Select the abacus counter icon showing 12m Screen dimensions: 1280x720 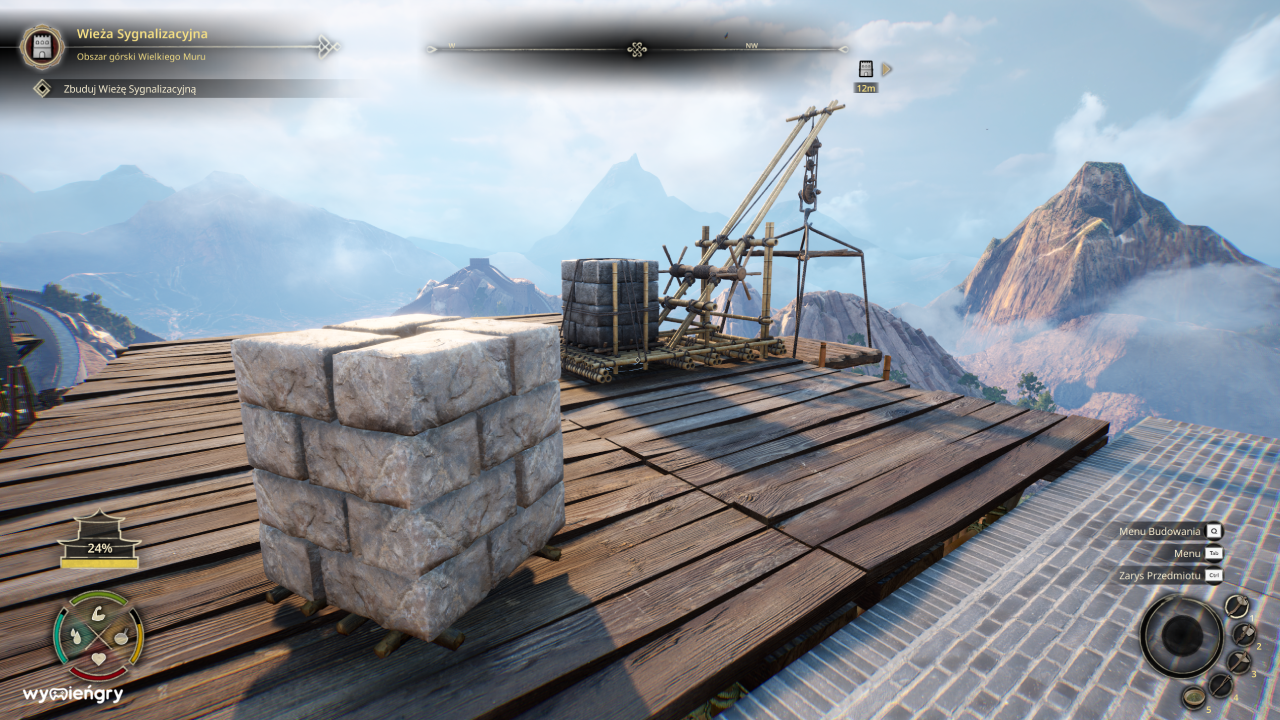point(866,70)
